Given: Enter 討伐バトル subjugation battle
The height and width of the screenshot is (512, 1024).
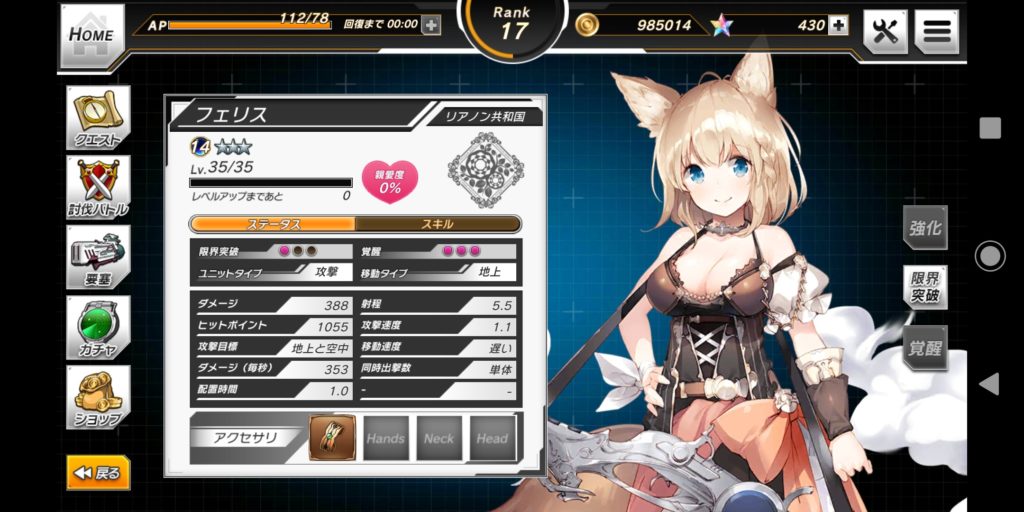Looking at the screenshot, I should point(98,188).
